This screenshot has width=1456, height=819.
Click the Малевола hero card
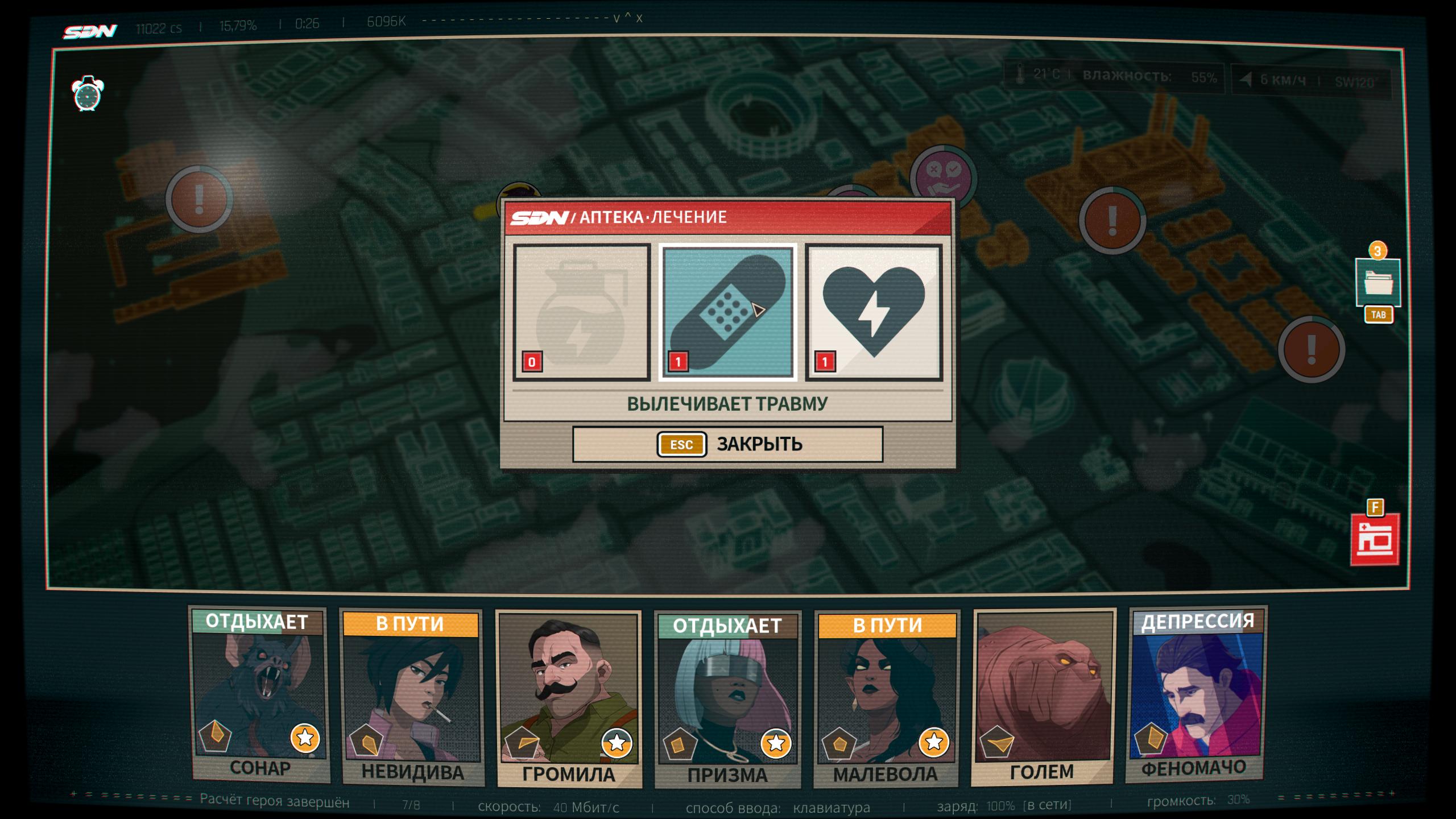pos(886,697)
